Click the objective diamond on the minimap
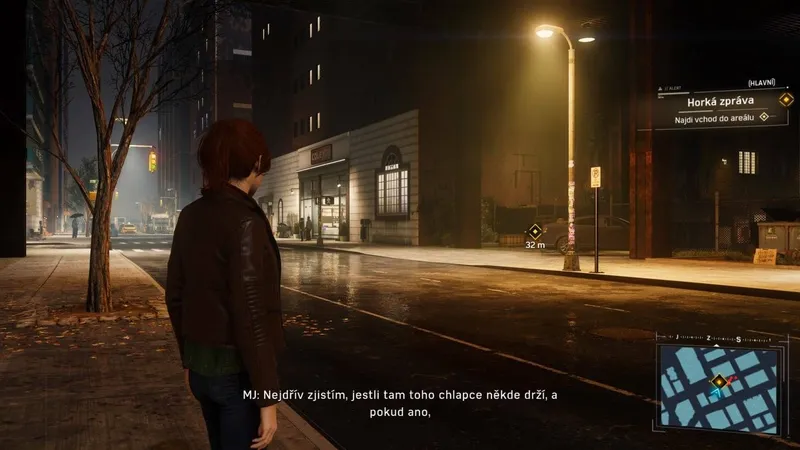 click(x=717, y=381)
